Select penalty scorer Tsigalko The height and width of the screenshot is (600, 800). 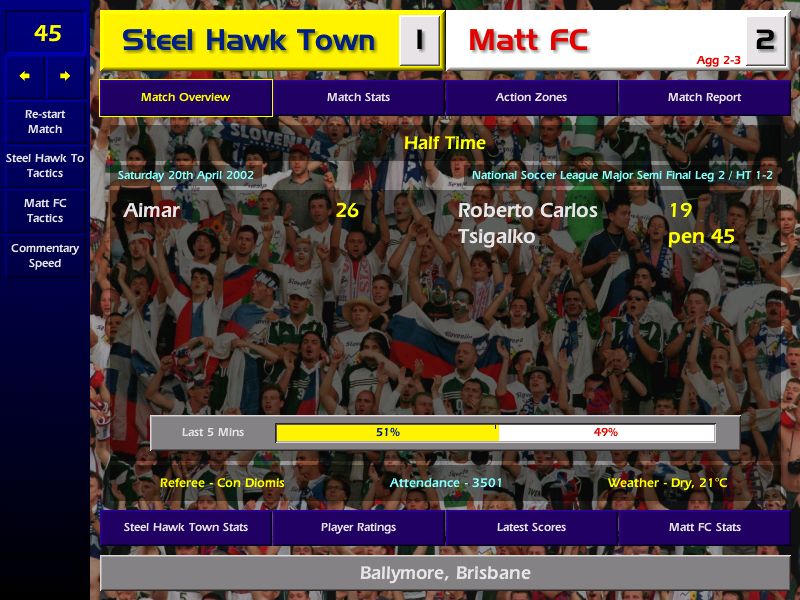pyautogui.click(x=496, y=237)
